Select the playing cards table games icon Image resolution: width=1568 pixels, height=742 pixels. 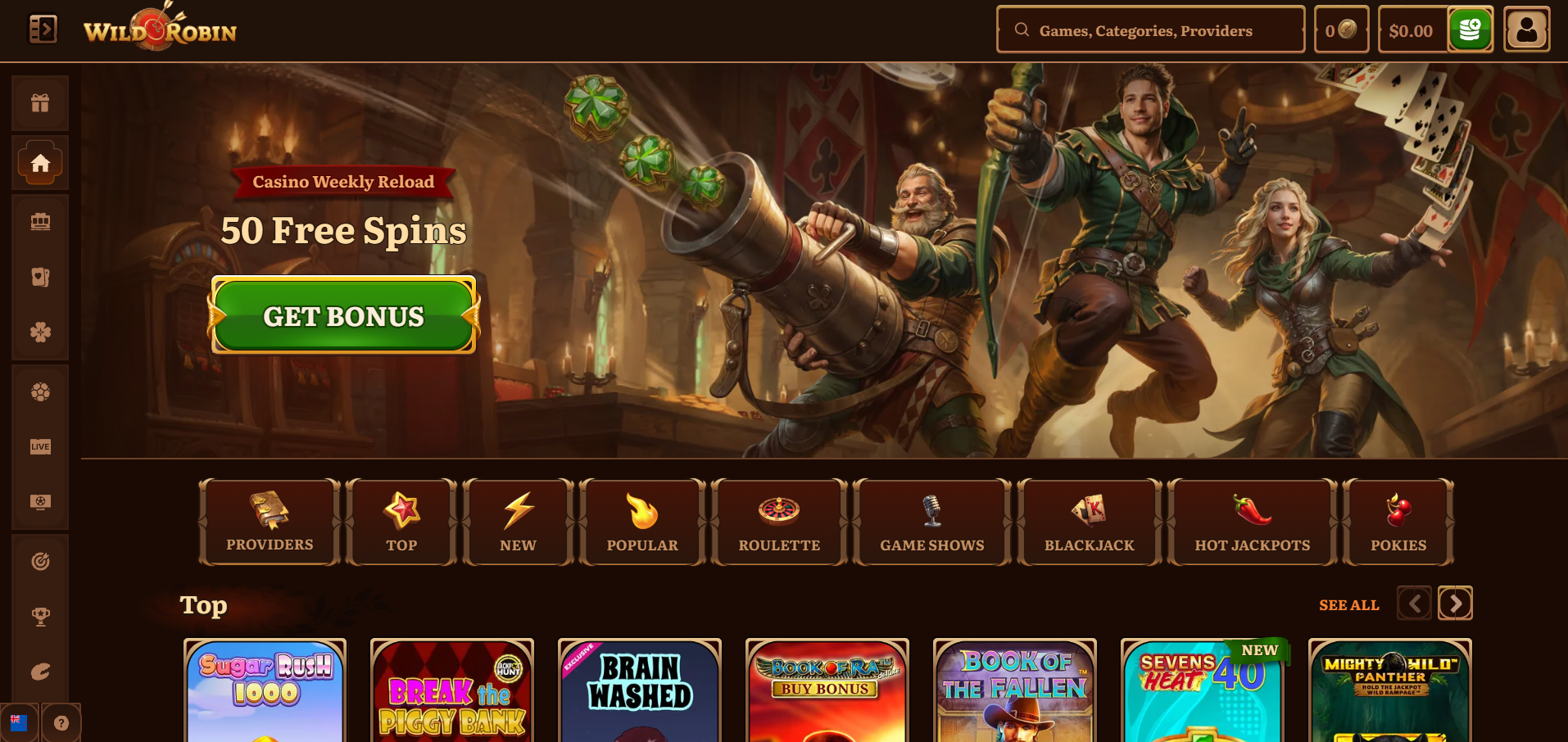tap(40, 278)
